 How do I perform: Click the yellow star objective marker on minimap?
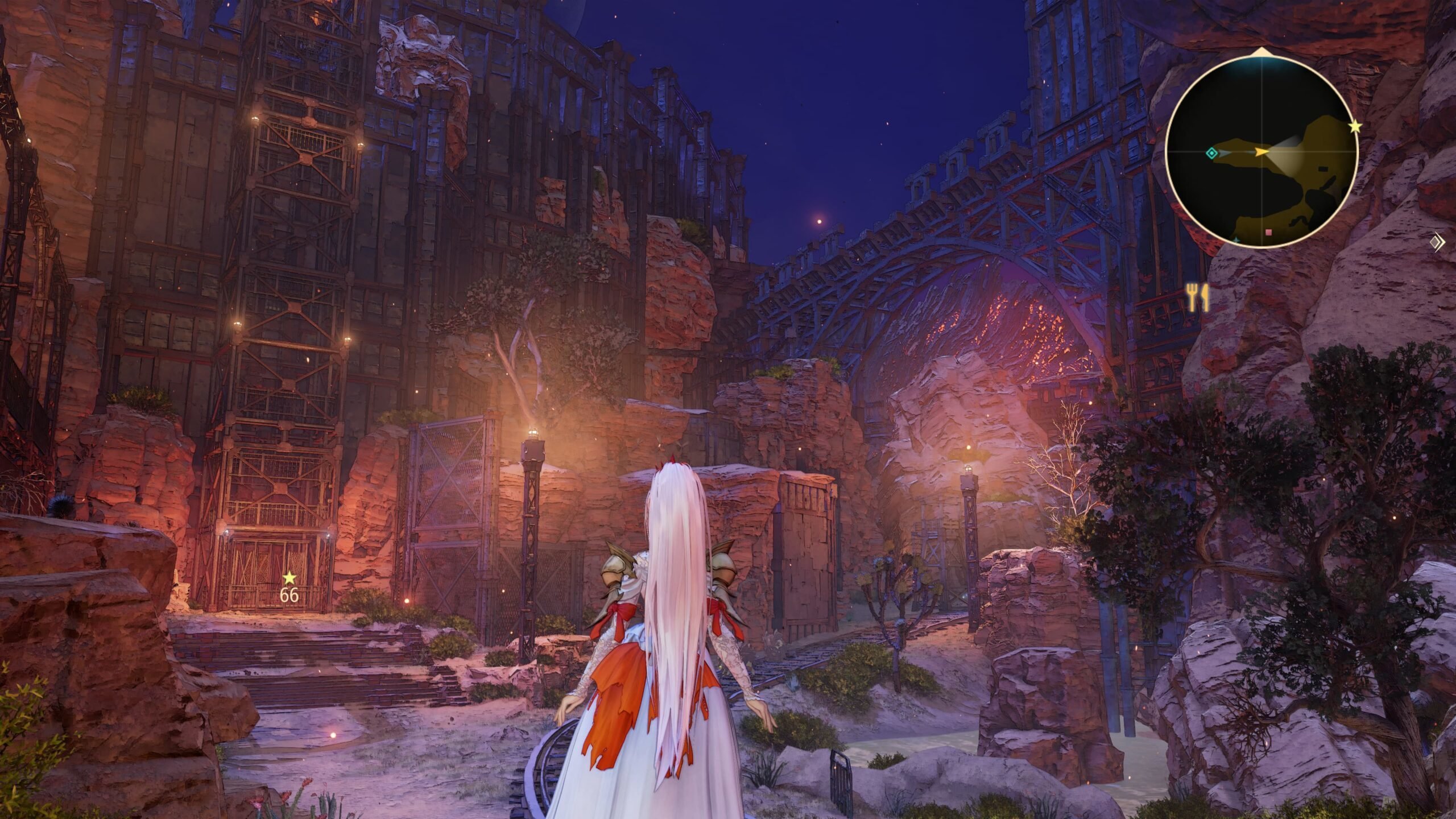tap(1355, 126)
